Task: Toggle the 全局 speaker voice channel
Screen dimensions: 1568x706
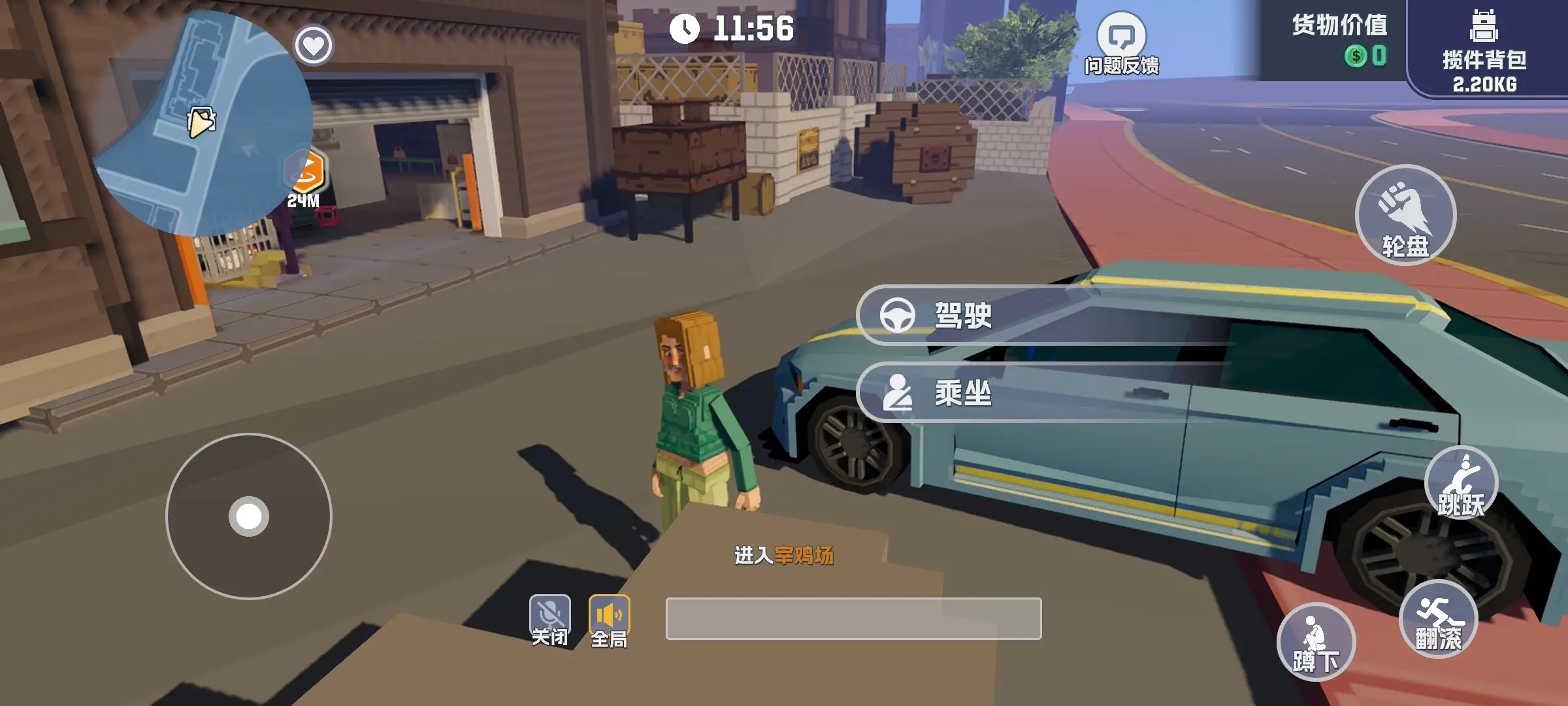Action: (609, 620)
